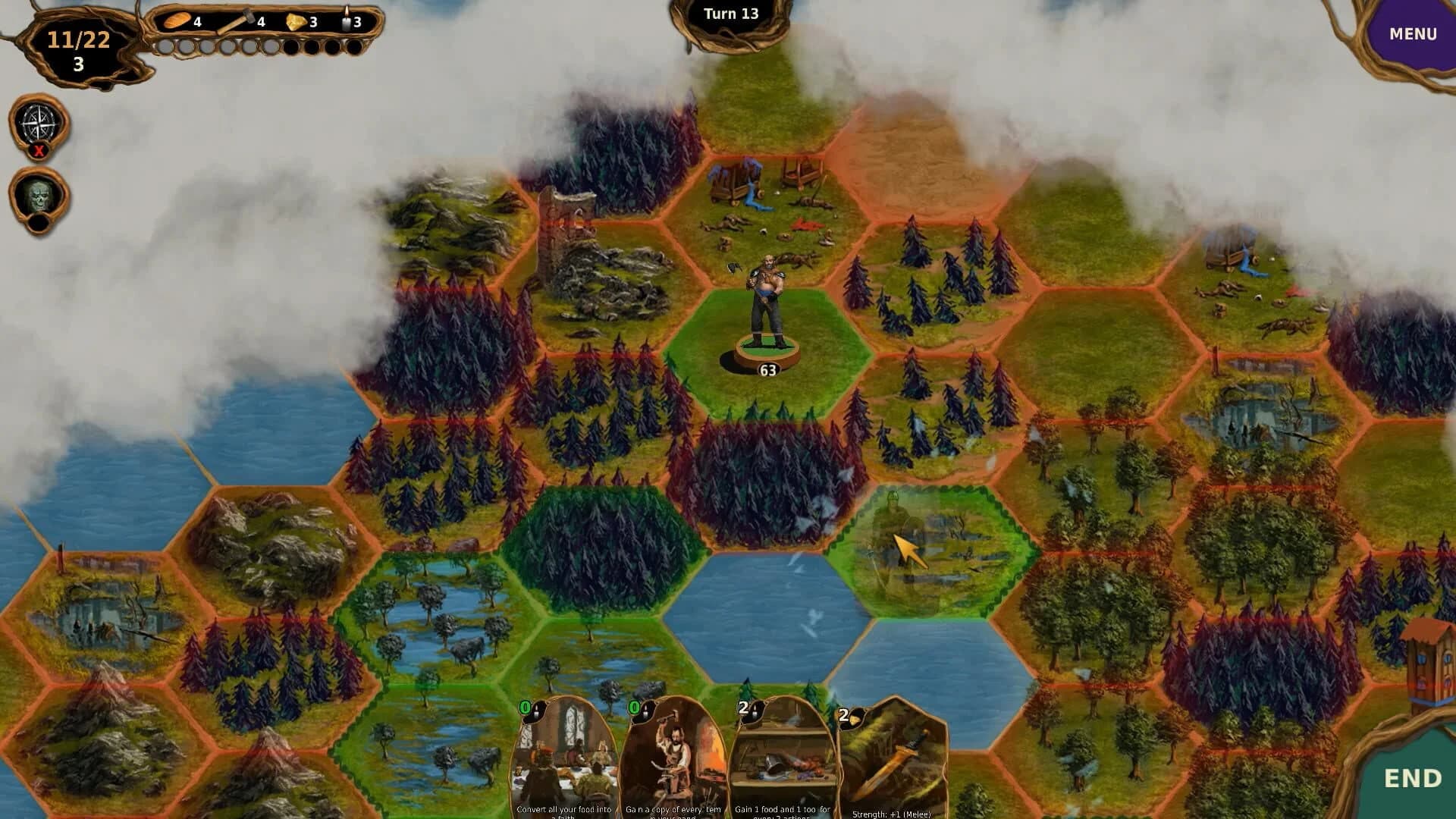1456x819 pixels.
Task: Click the candle cost icon on feast card
Action: pos(537,713)
